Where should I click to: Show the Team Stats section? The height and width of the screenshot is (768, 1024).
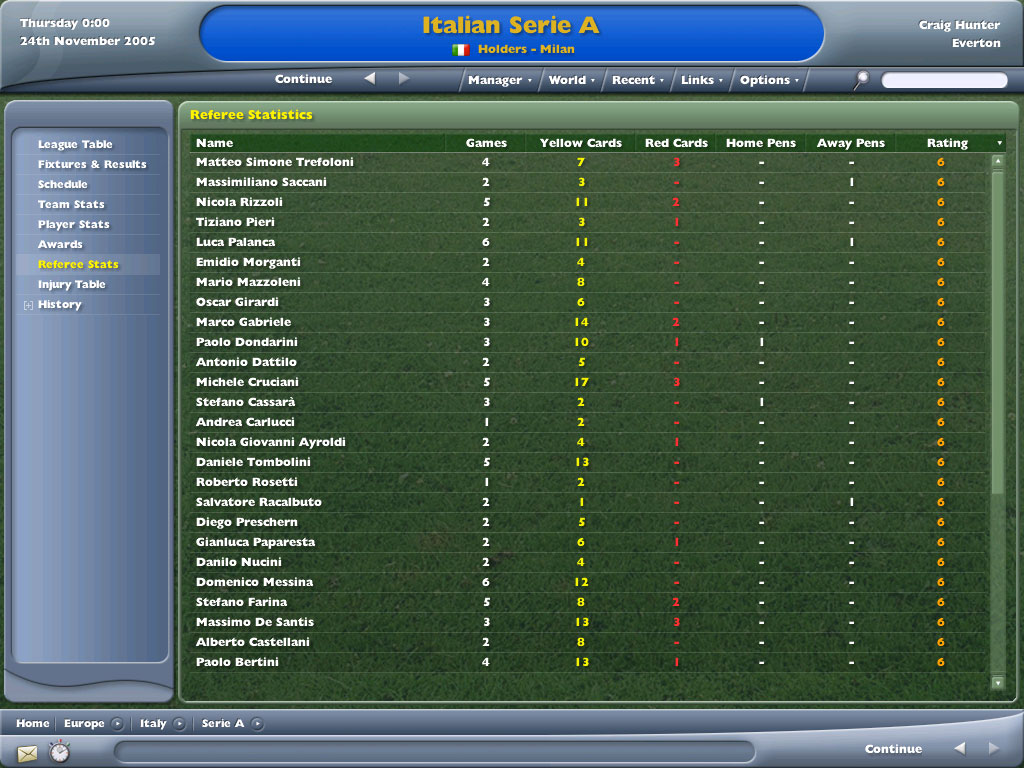pos(71,205)
